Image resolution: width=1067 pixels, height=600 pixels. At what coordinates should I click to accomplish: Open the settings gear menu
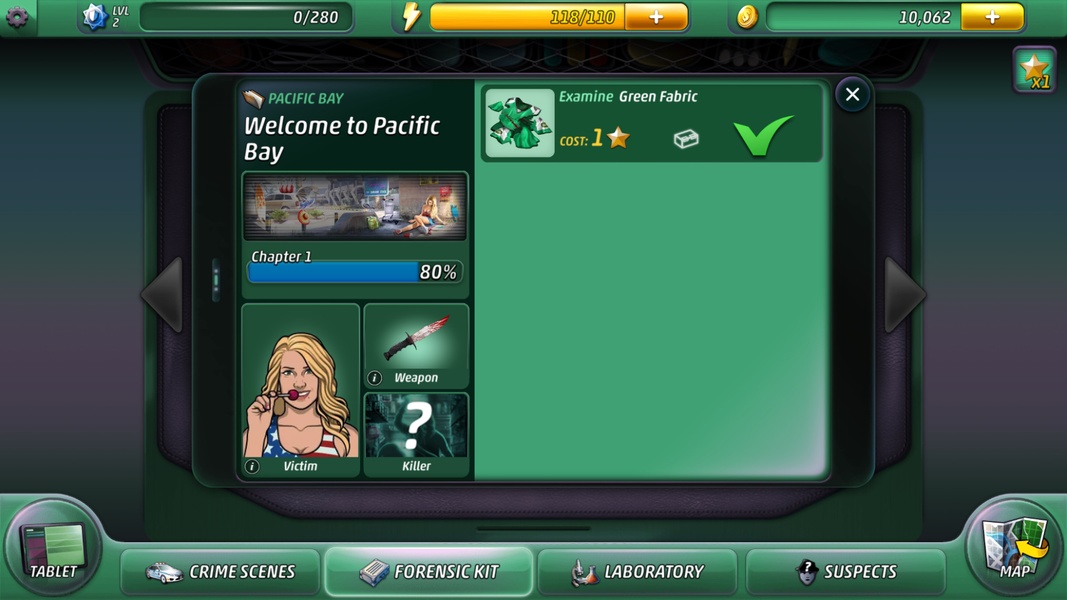click(17, 17)
